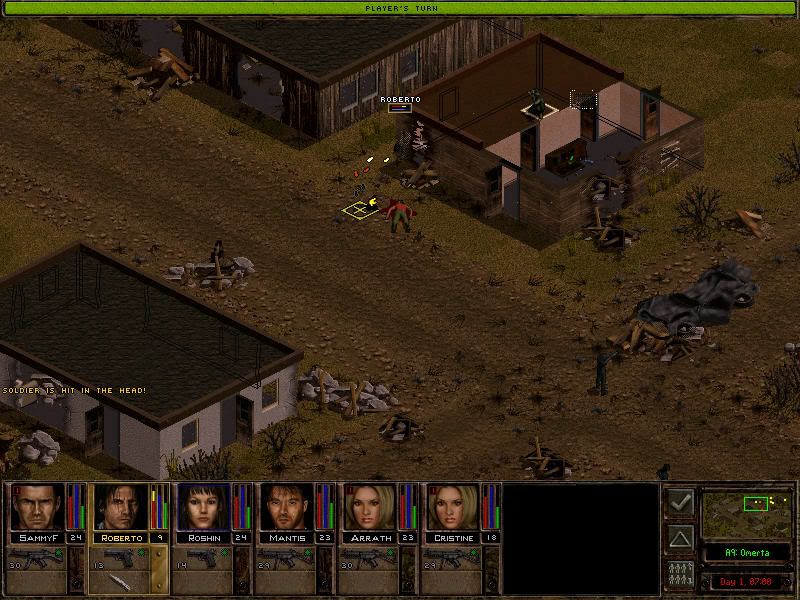Select Roberto's portrait
800x600 pixels.
[121, 508]
